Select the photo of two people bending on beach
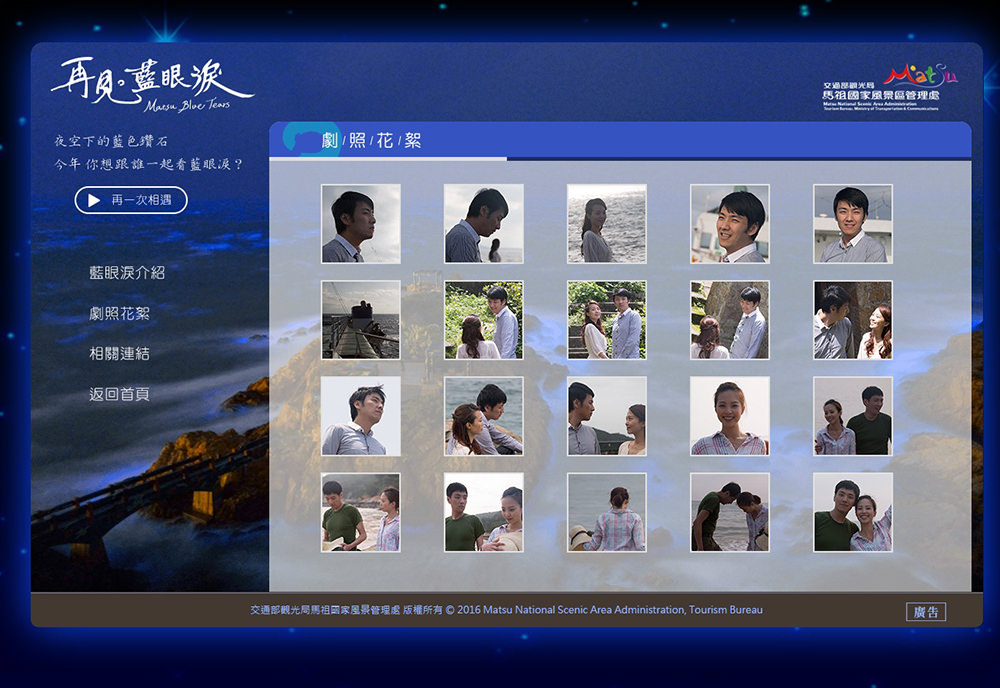Image resolution: width=1000 pixels, height=688 pixels. click(730, 512)
